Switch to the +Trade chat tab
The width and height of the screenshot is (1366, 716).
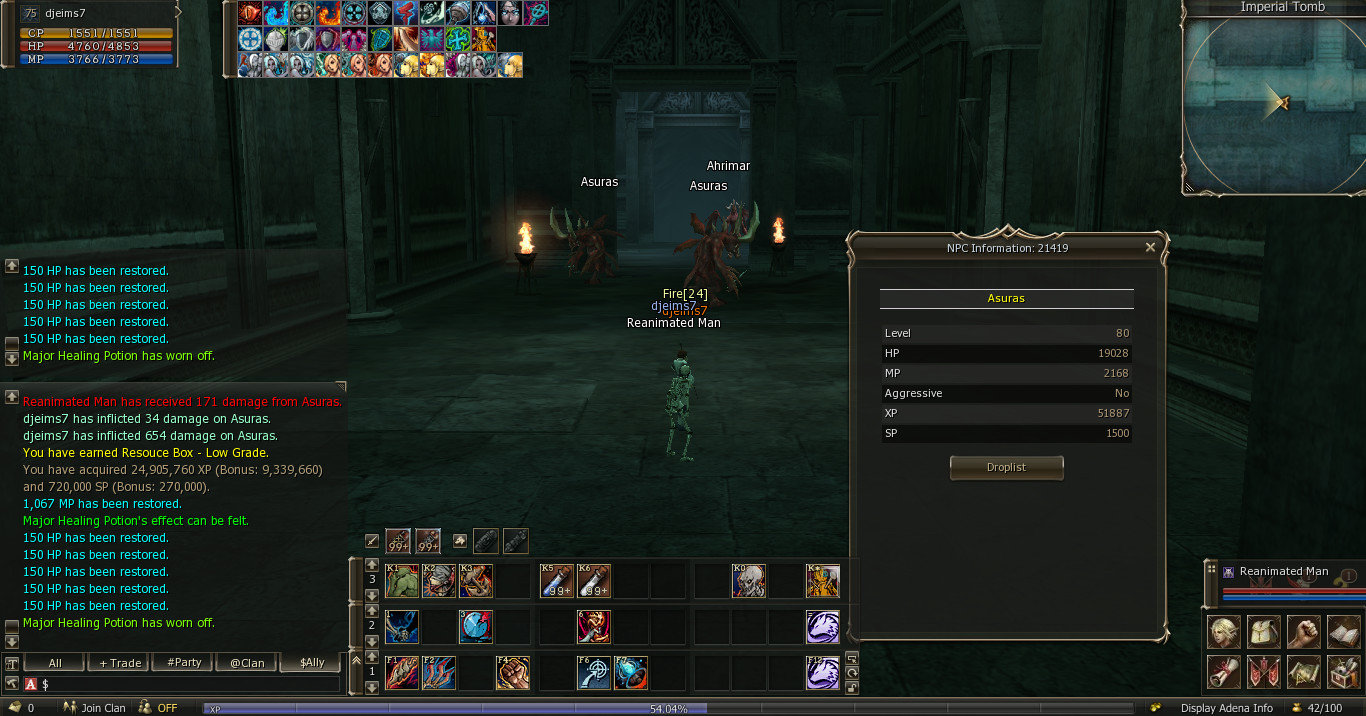pos(119,663)
